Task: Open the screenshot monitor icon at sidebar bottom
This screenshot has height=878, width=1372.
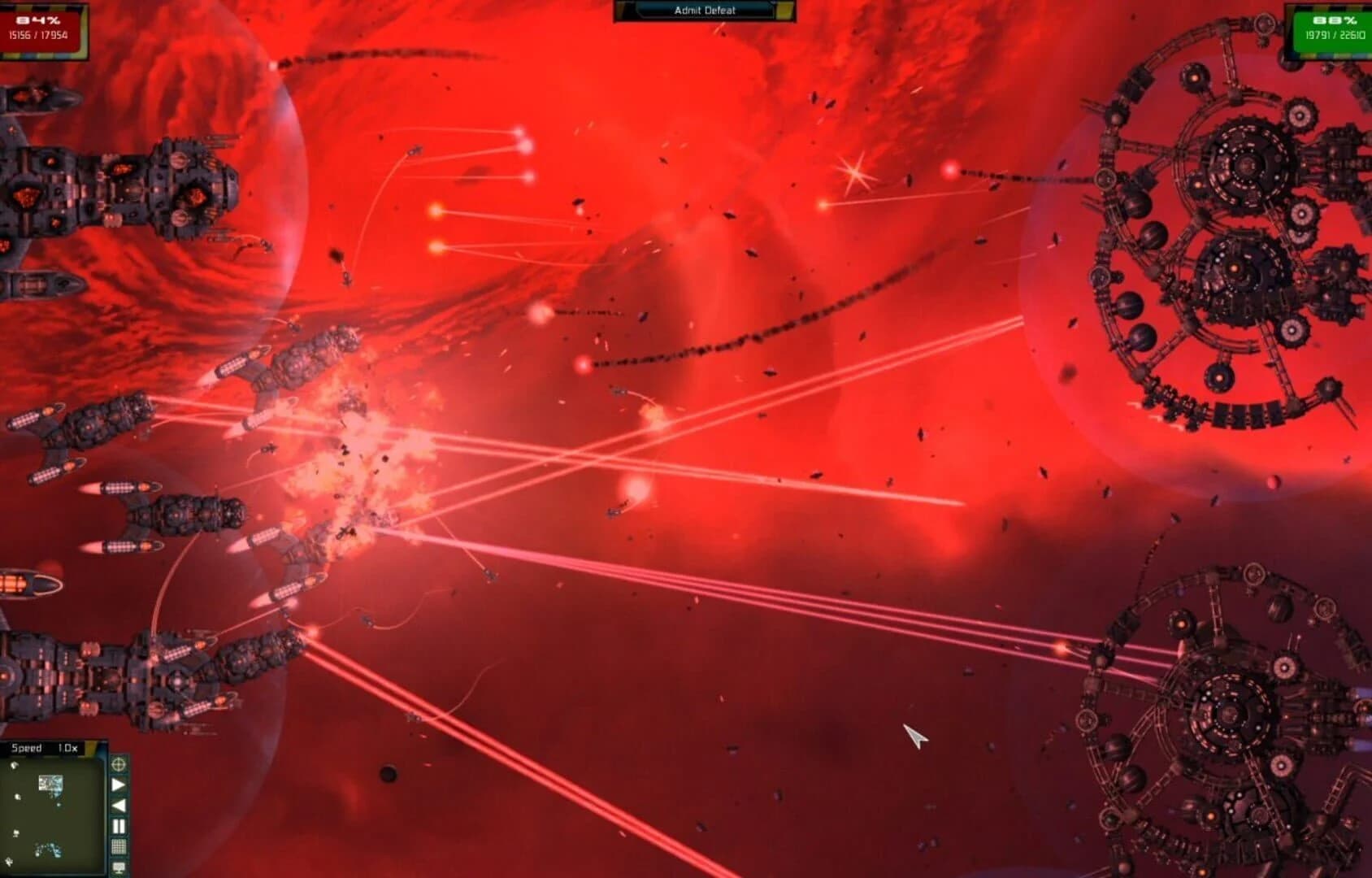Action: click(119, 867)
